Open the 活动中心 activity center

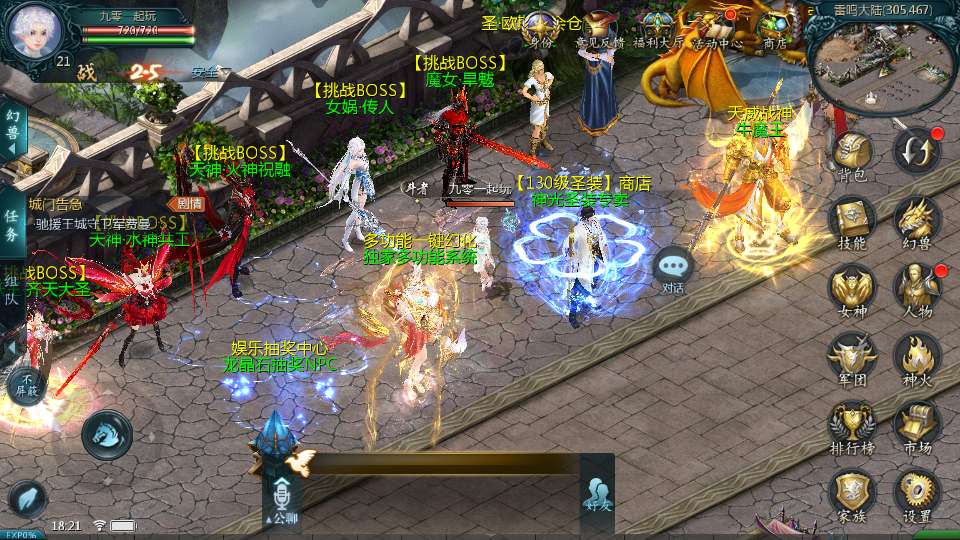(x=716, y=28)
